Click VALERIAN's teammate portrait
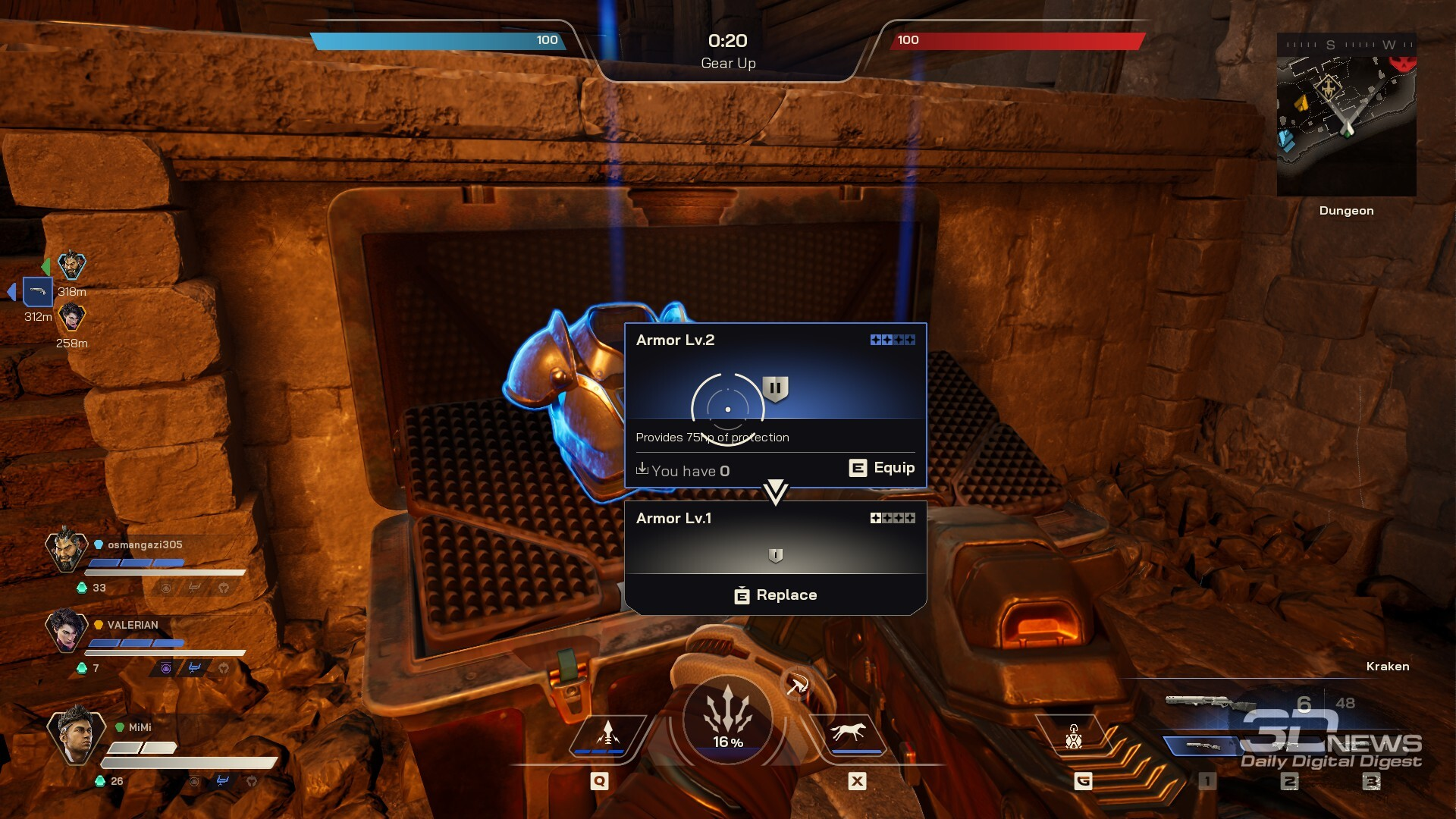Image resolution: width=1456 pixels, height=819 pixels. 67,629
